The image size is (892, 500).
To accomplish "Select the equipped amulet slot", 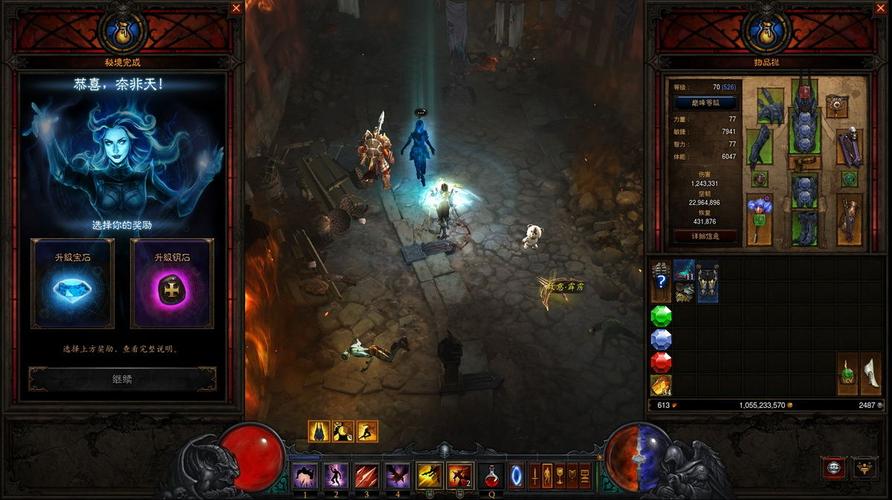I will point(836,105).
